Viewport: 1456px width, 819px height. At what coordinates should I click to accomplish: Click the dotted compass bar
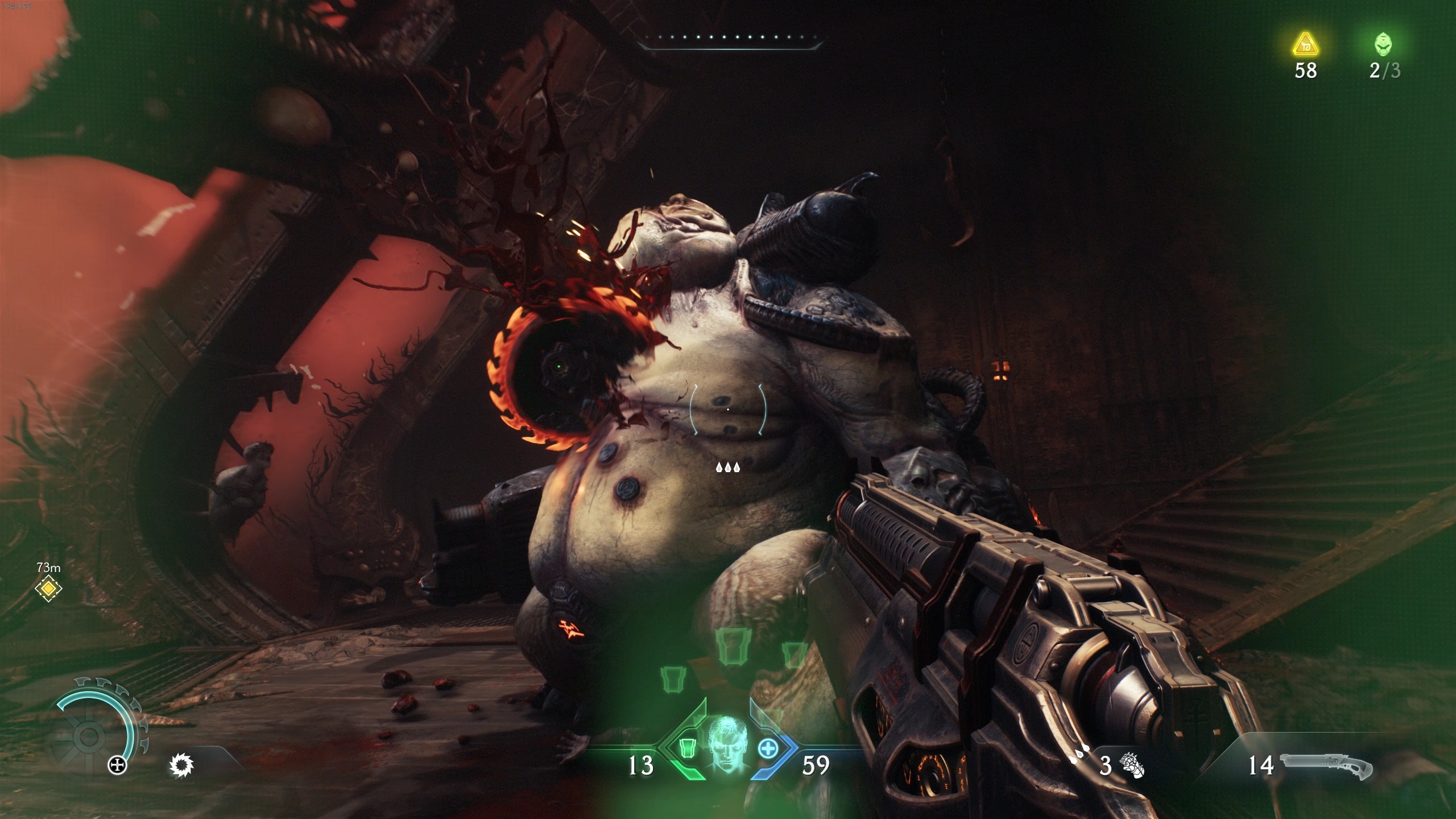coord(728,39)
